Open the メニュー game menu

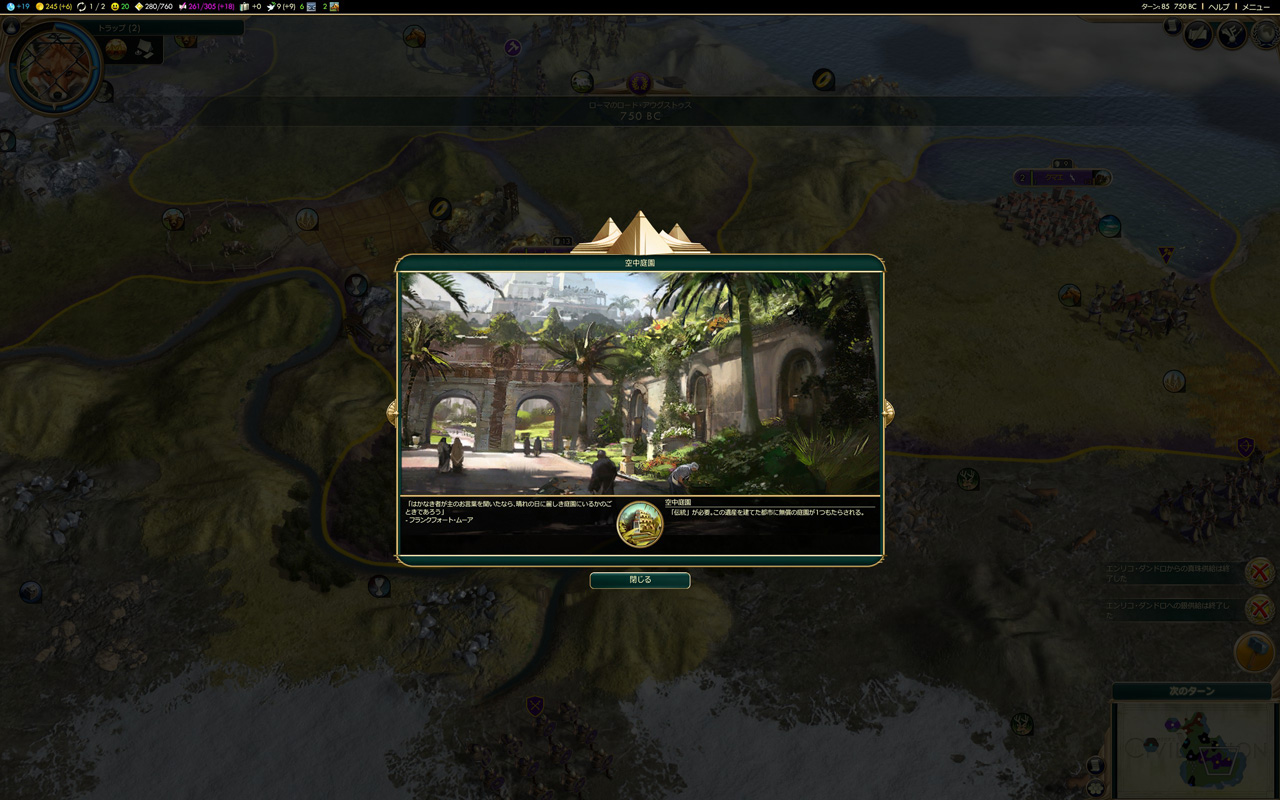pos(1255,6)
